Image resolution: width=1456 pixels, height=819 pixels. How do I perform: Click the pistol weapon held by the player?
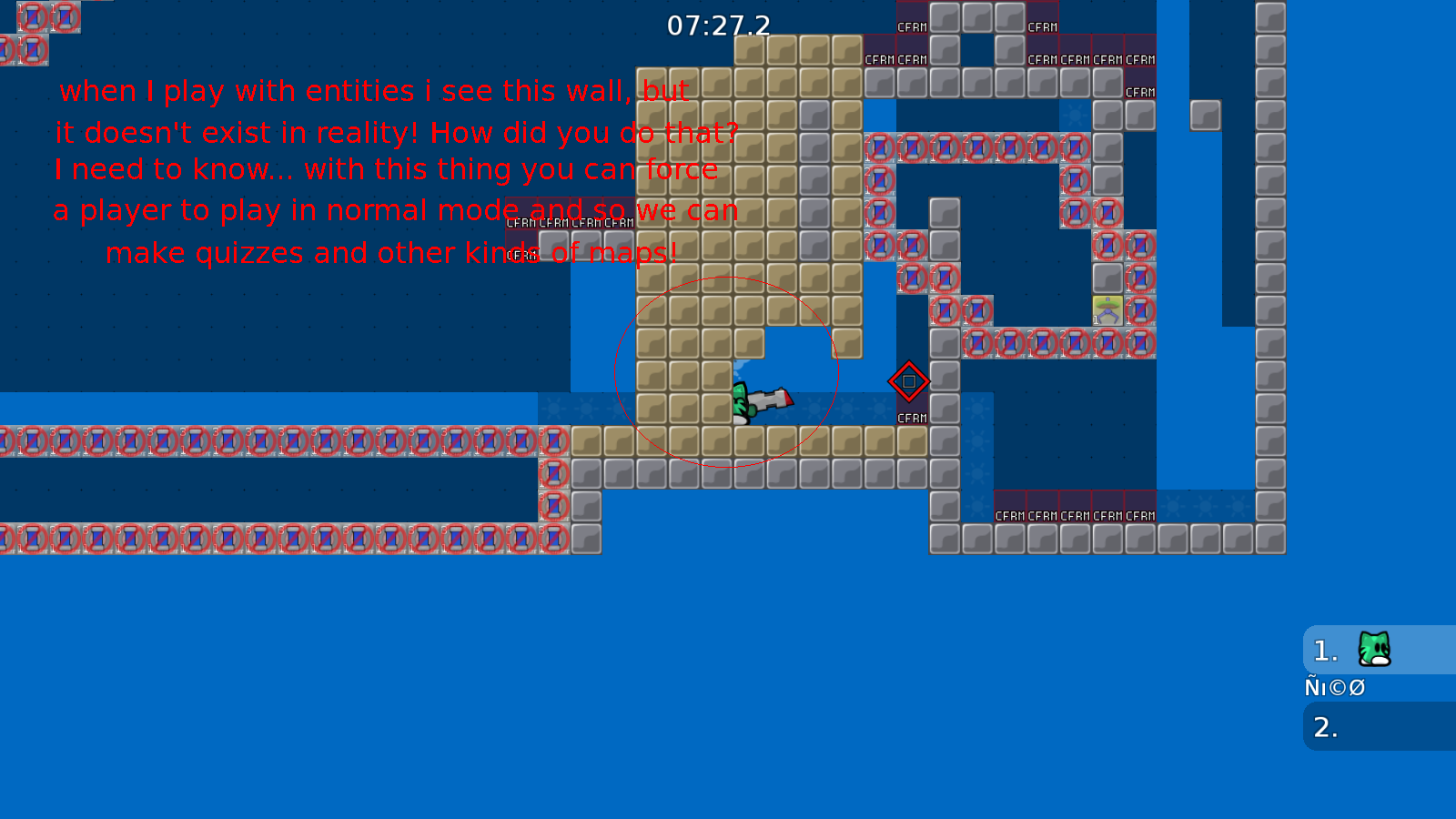[769, 398]
